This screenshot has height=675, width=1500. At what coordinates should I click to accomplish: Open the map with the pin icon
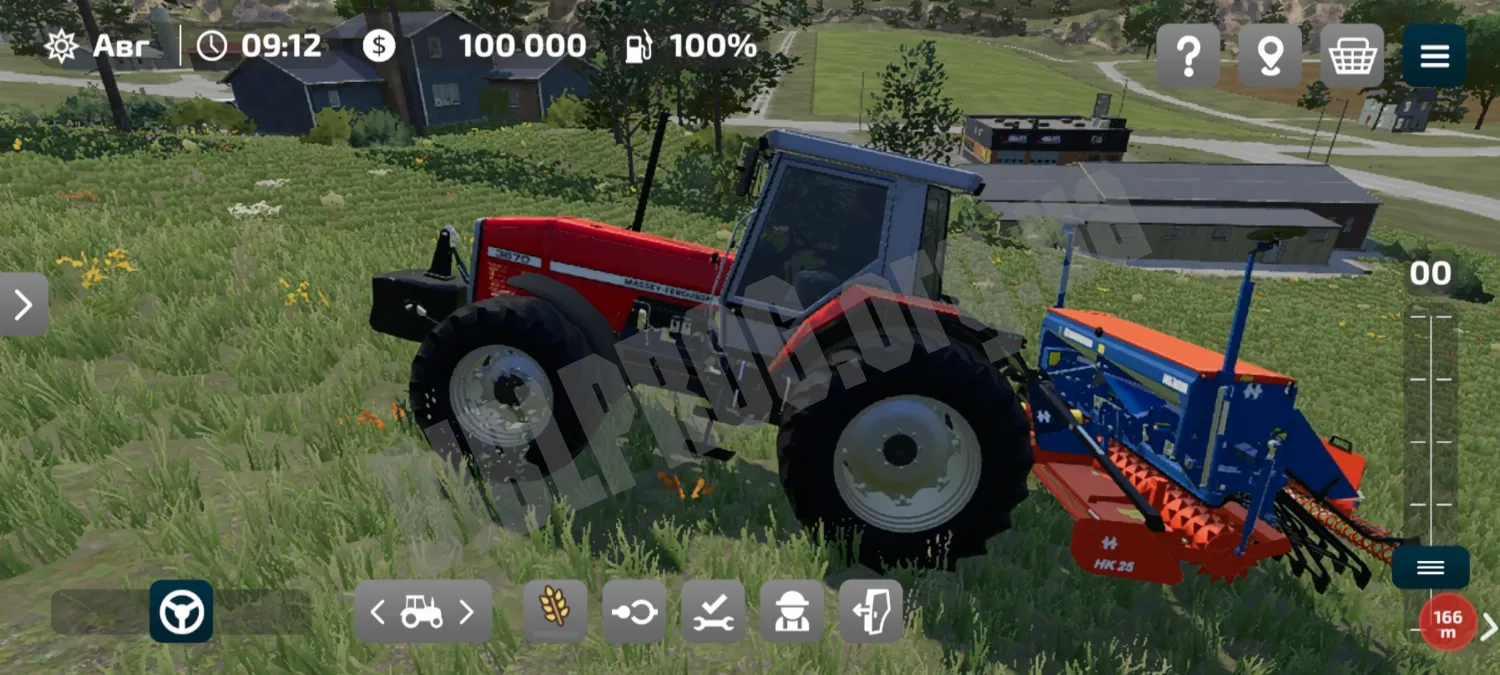point(1270,56)
